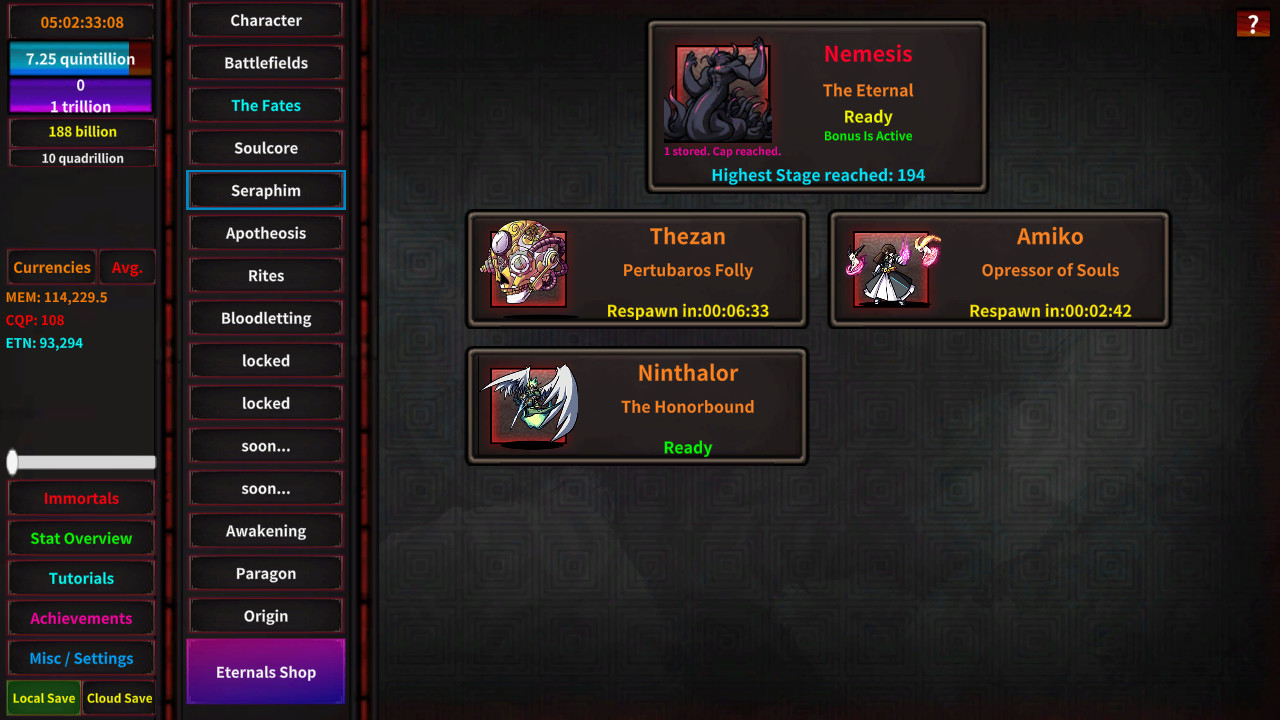Viewport: 1280px width, 720px height.
Task: Open Misc / Settings
Action: [80, 658]
